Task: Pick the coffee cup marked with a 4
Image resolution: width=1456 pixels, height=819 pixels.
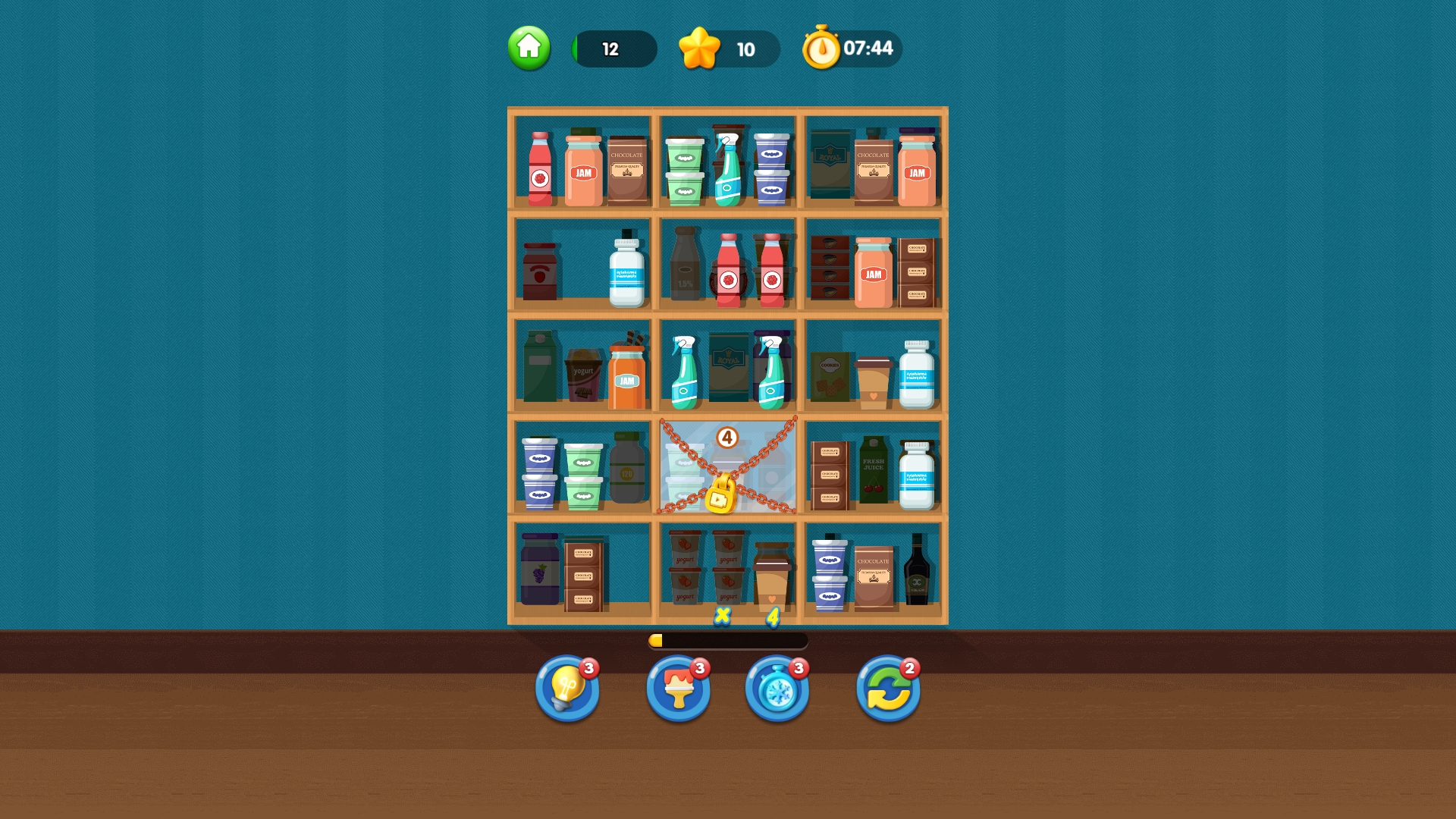Action: (770, 580)
